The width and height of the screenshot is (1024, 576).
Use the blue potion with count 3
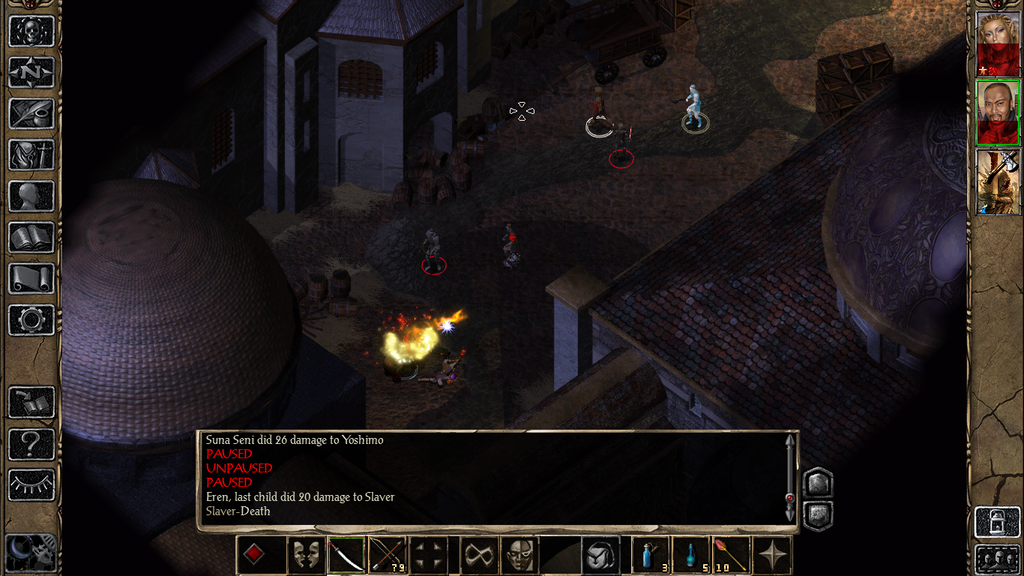tap(652, 555)
